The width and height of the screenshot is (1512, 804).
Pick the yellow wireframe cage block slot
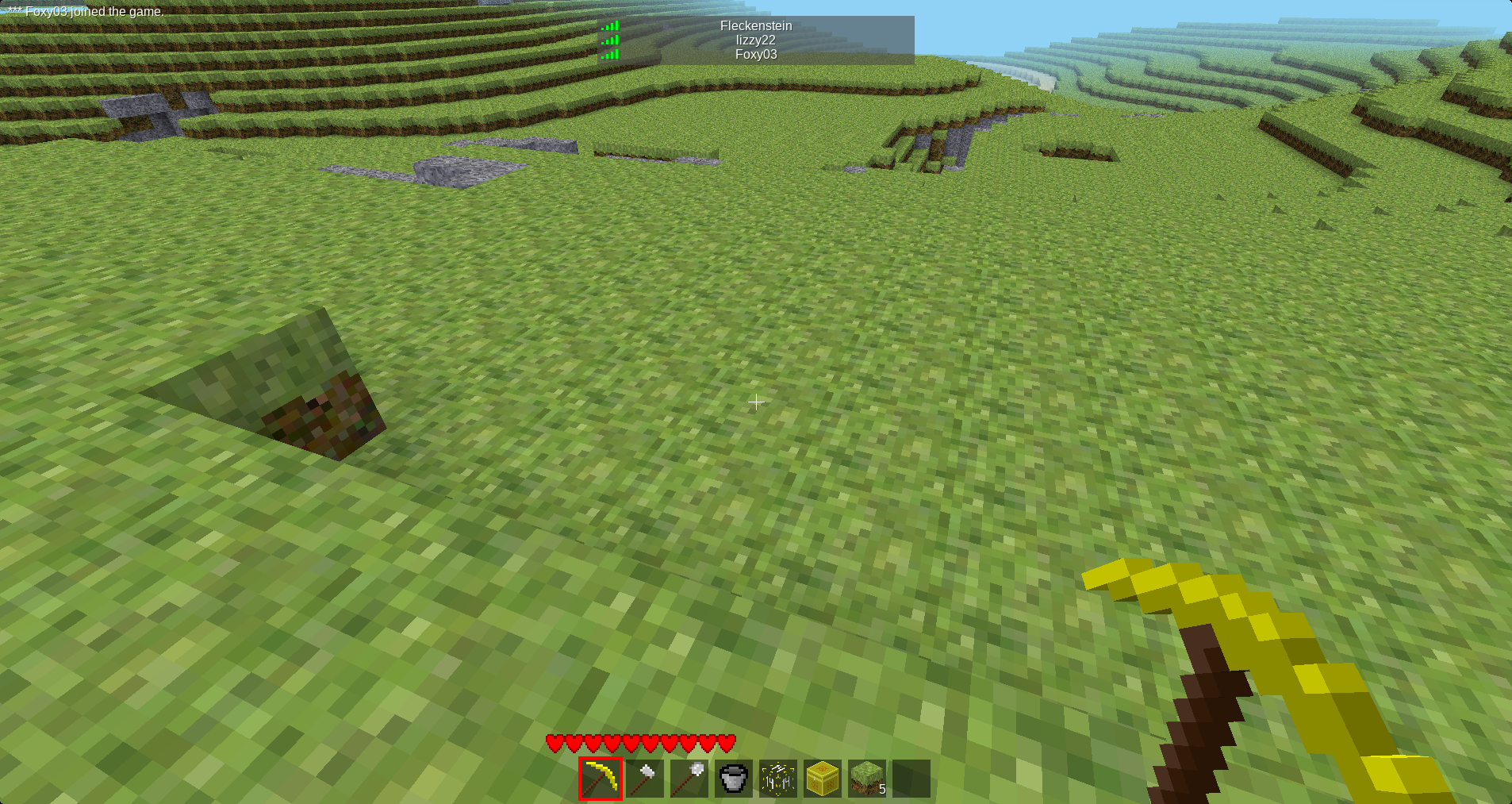778,779
